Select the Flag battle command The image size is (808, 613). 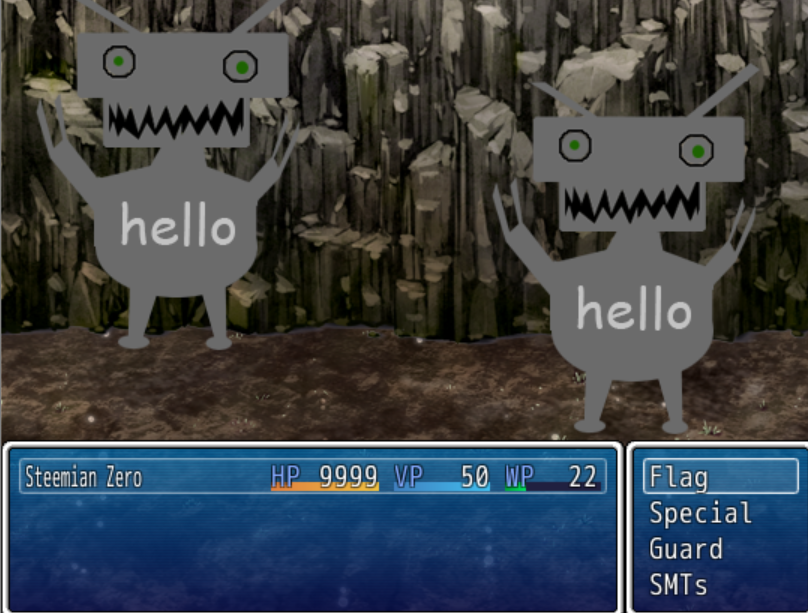click(x=681, y=478)
